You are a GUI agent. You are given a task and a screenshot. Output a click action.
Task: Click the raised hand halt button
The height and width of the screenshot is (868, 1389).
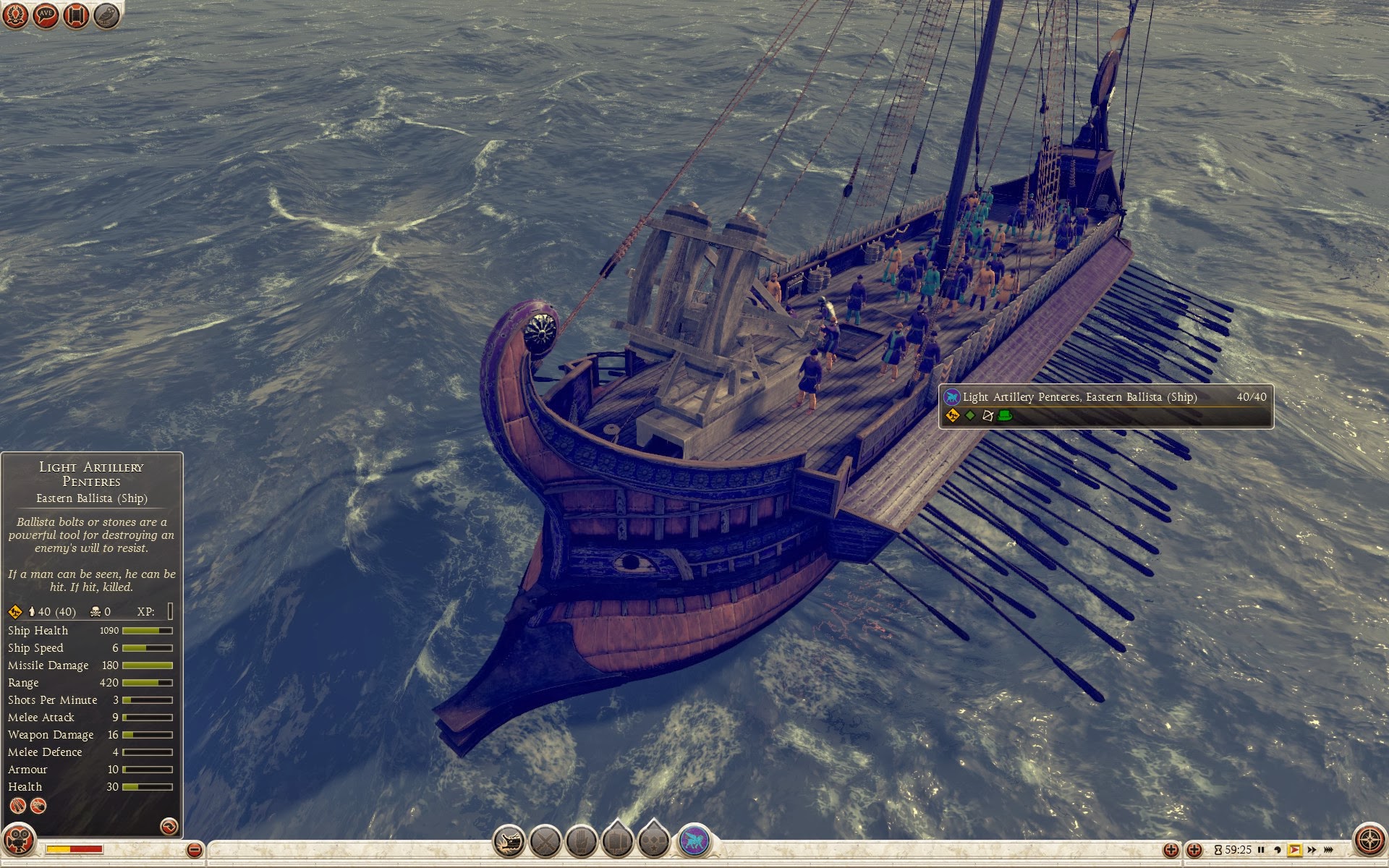pyautogui.click(x=581, y=841)
